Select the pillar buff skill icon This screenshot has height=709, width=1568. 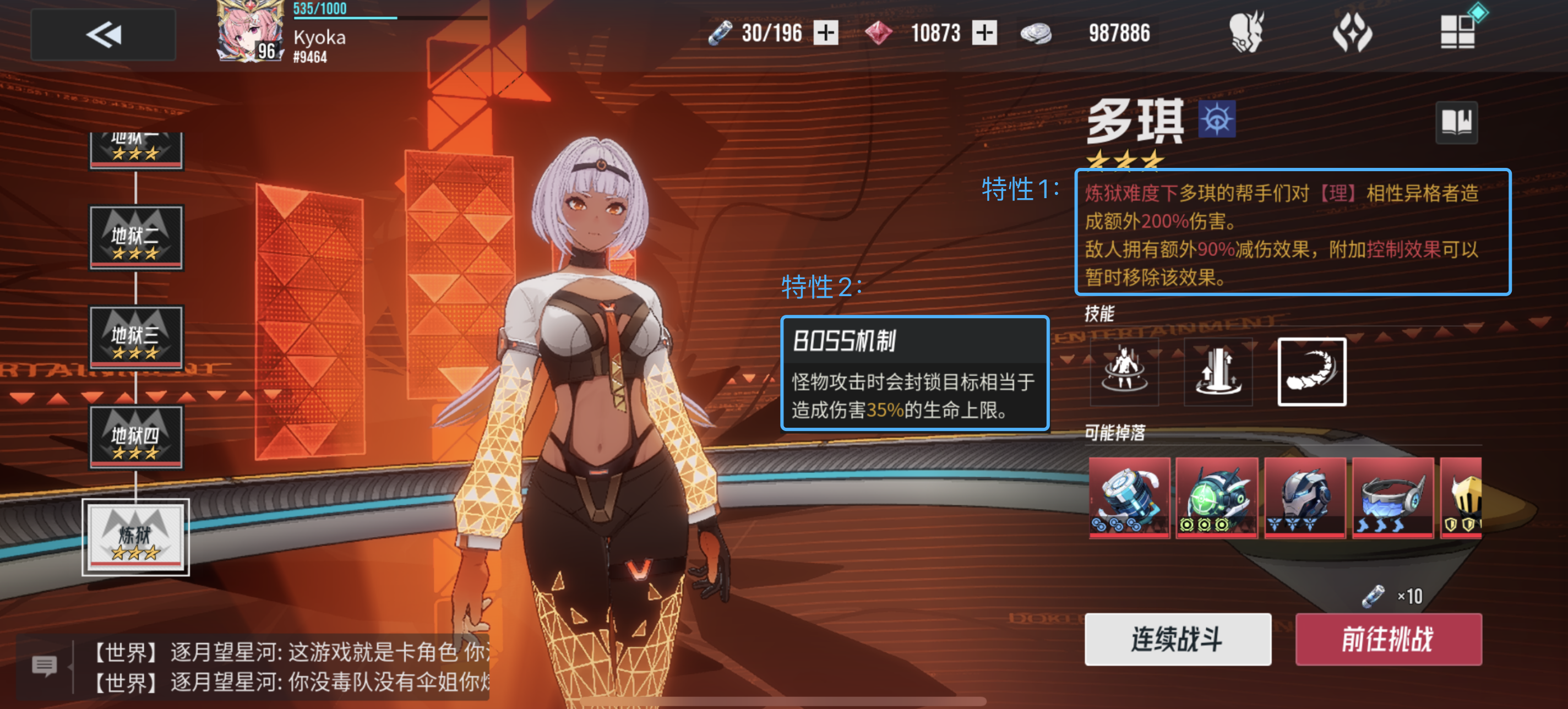[x=1218, y=372]
